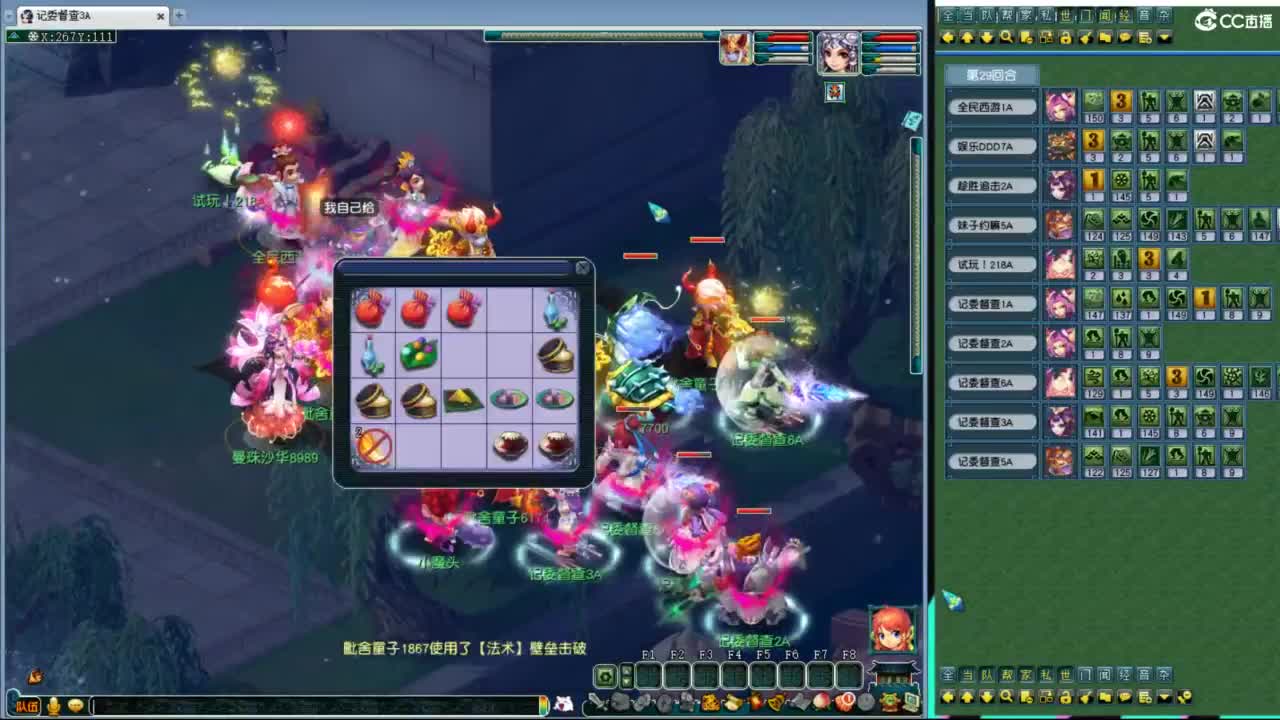
Task: Click the small down arrow beside the hotbar page switcher
Action: tap(626, 683)
